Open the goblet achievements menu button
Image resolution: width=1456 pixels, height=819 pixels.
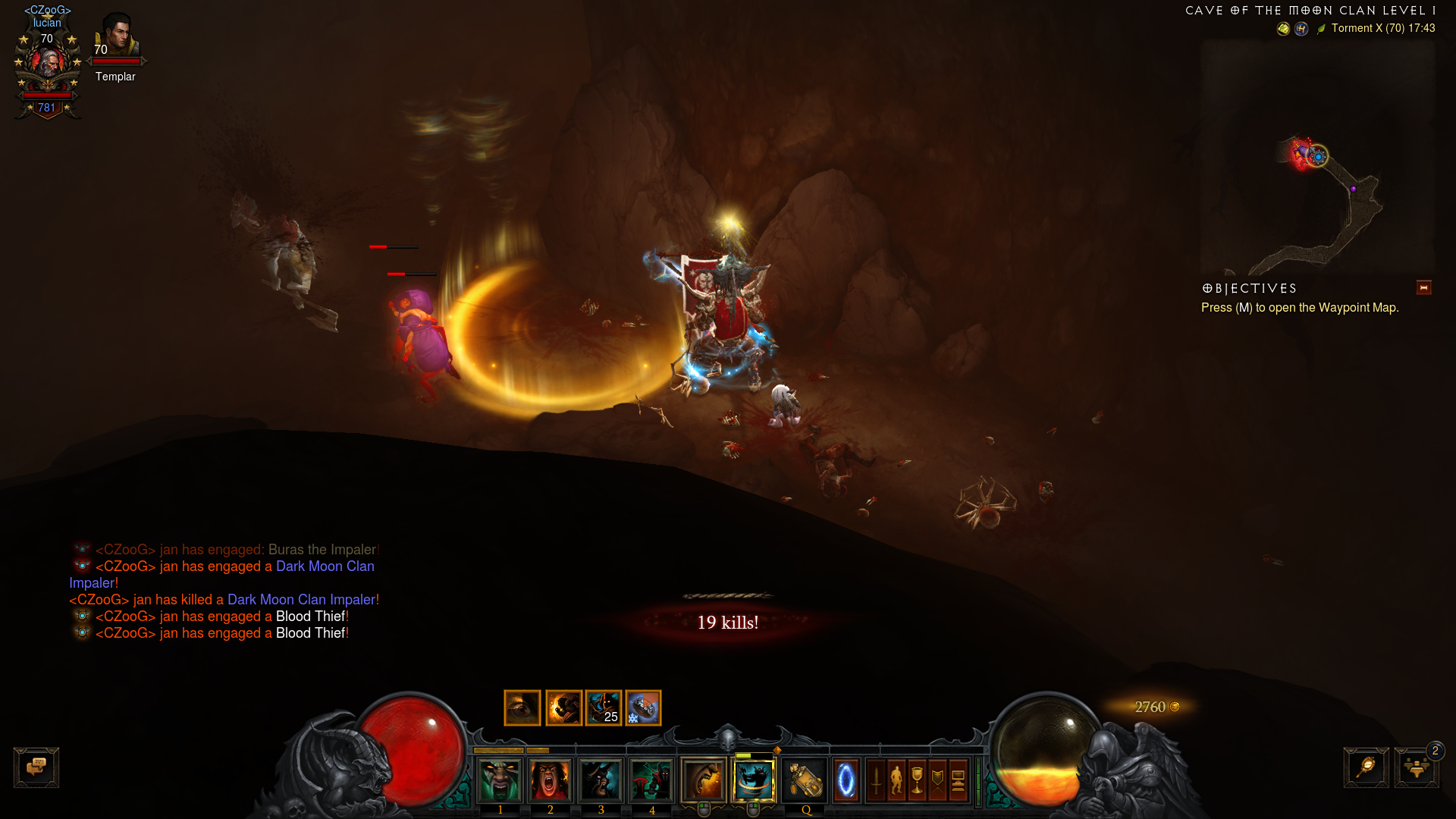click(x=917, y=780)
